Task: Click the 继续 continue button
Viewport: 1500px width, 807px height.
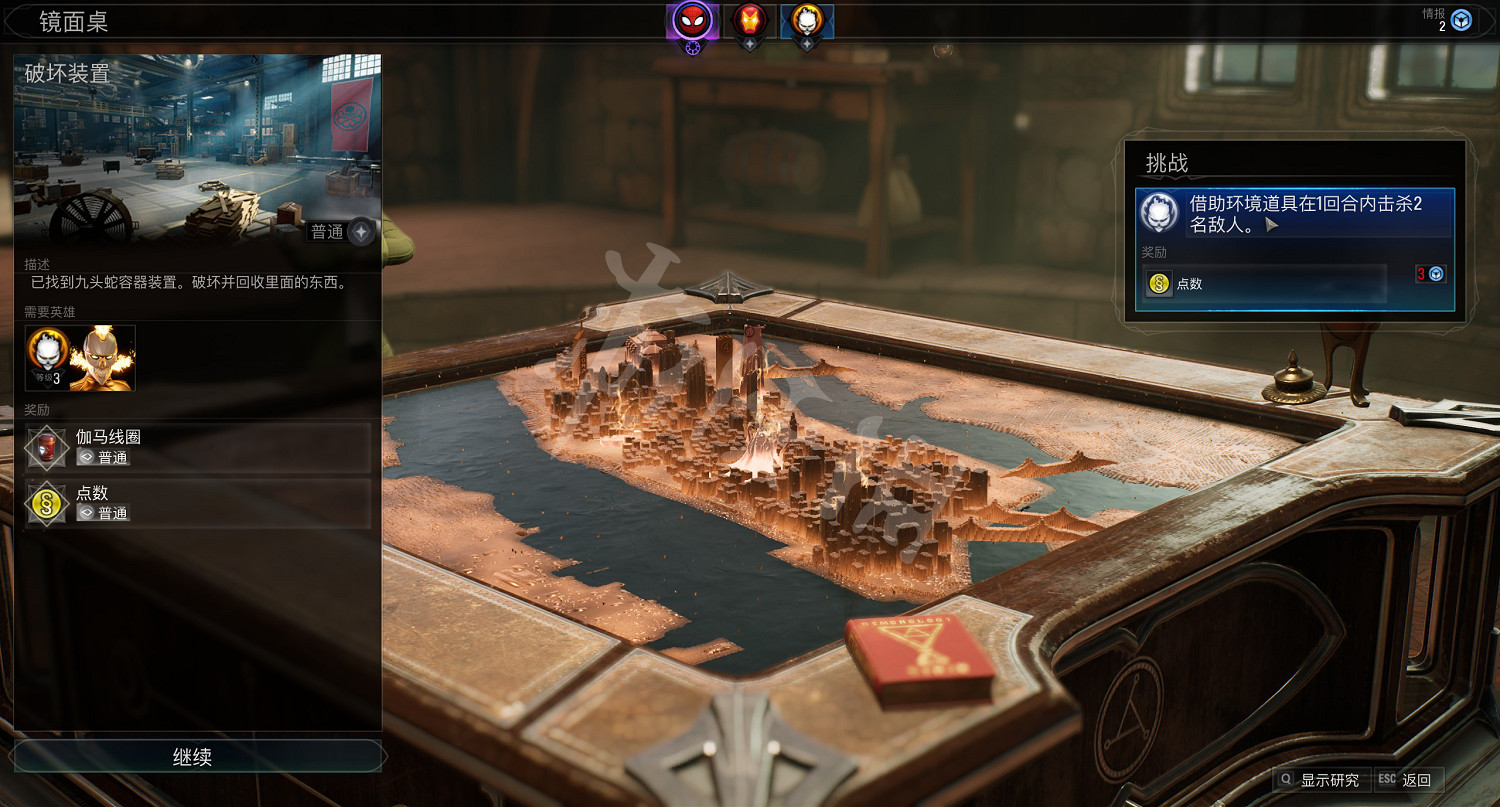Action: click(193, 757)
